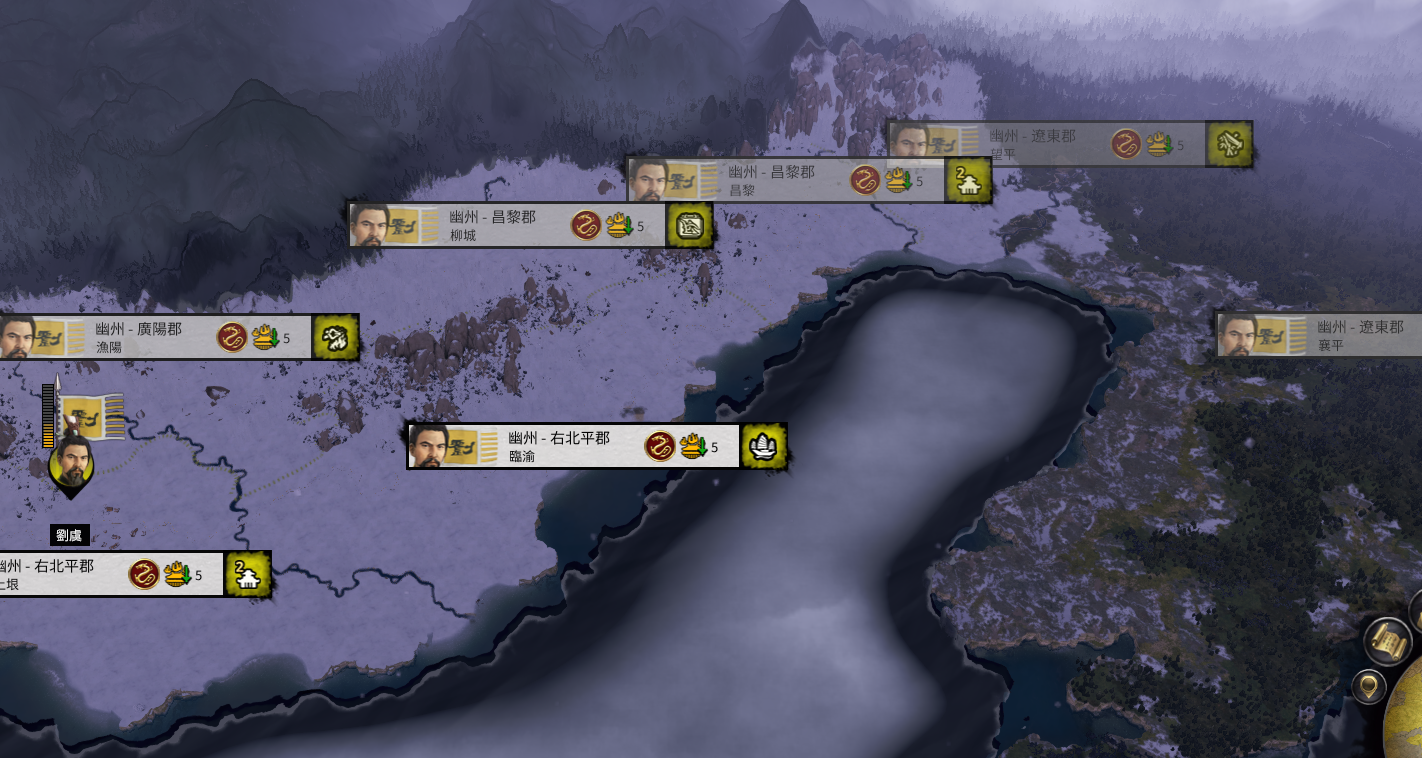Click the trading ship icon beside 臨渝
The height and width of the screenshot is (758, 1422).
pos(764,446)
